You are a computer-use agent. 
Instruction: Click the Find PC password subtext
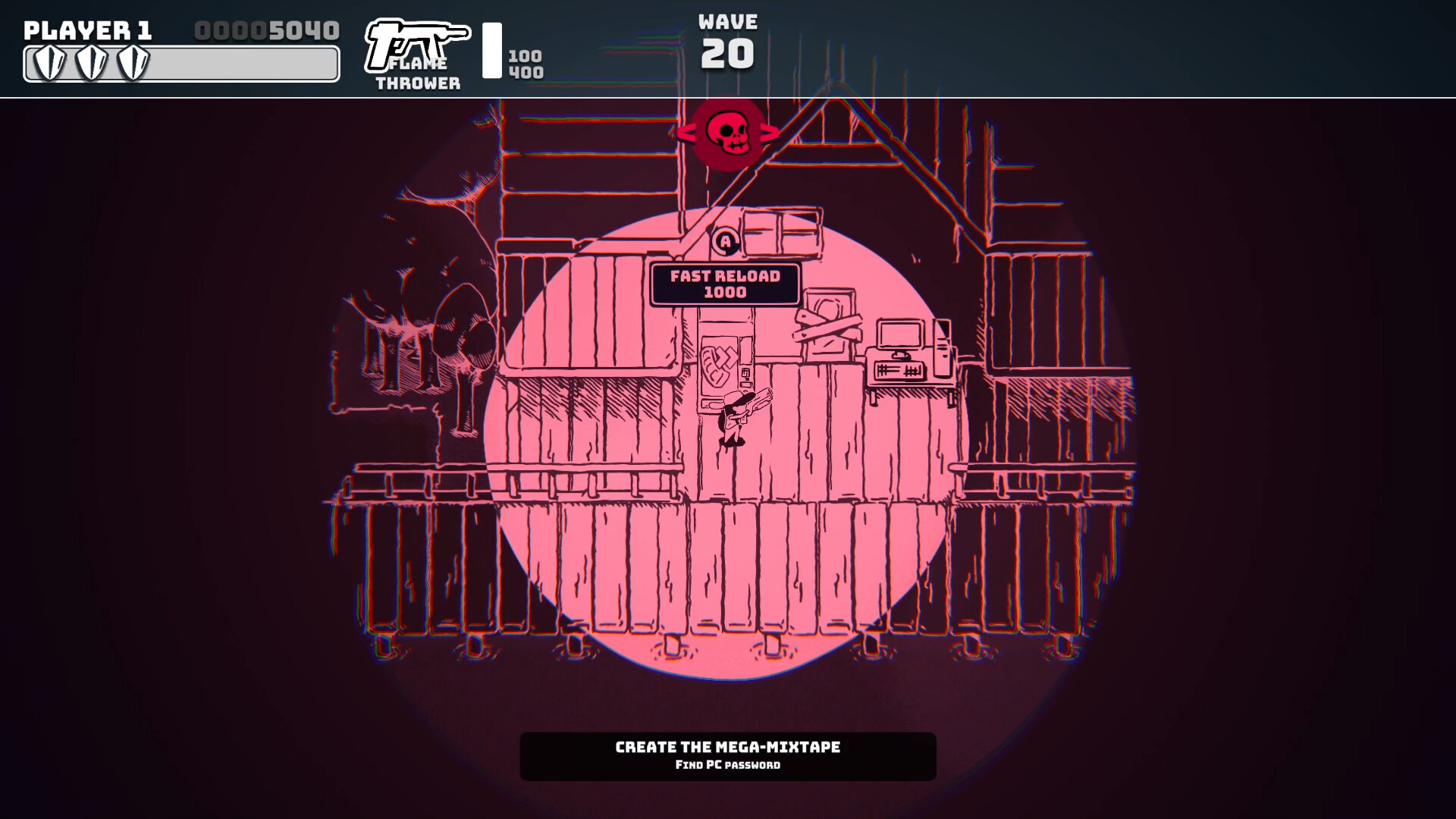[x=728, y=765]
